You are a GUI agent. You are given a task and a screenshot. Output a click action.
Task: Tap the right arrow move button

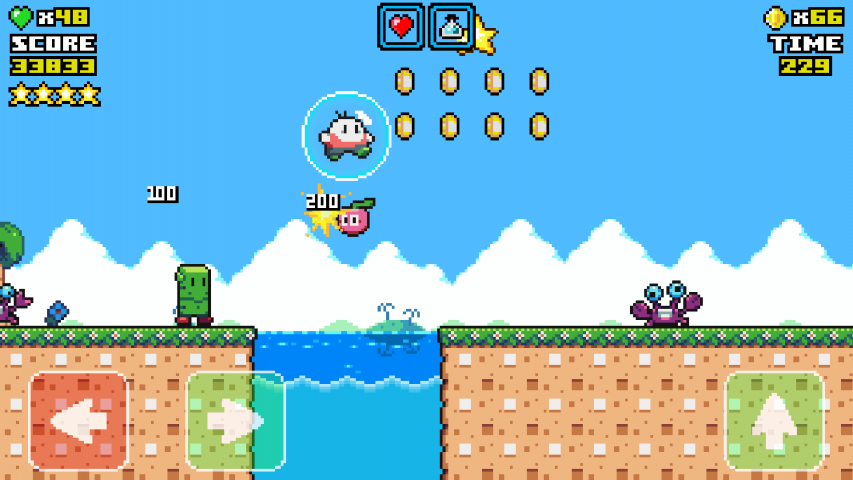pyautogui.click(x=236, y=421)
